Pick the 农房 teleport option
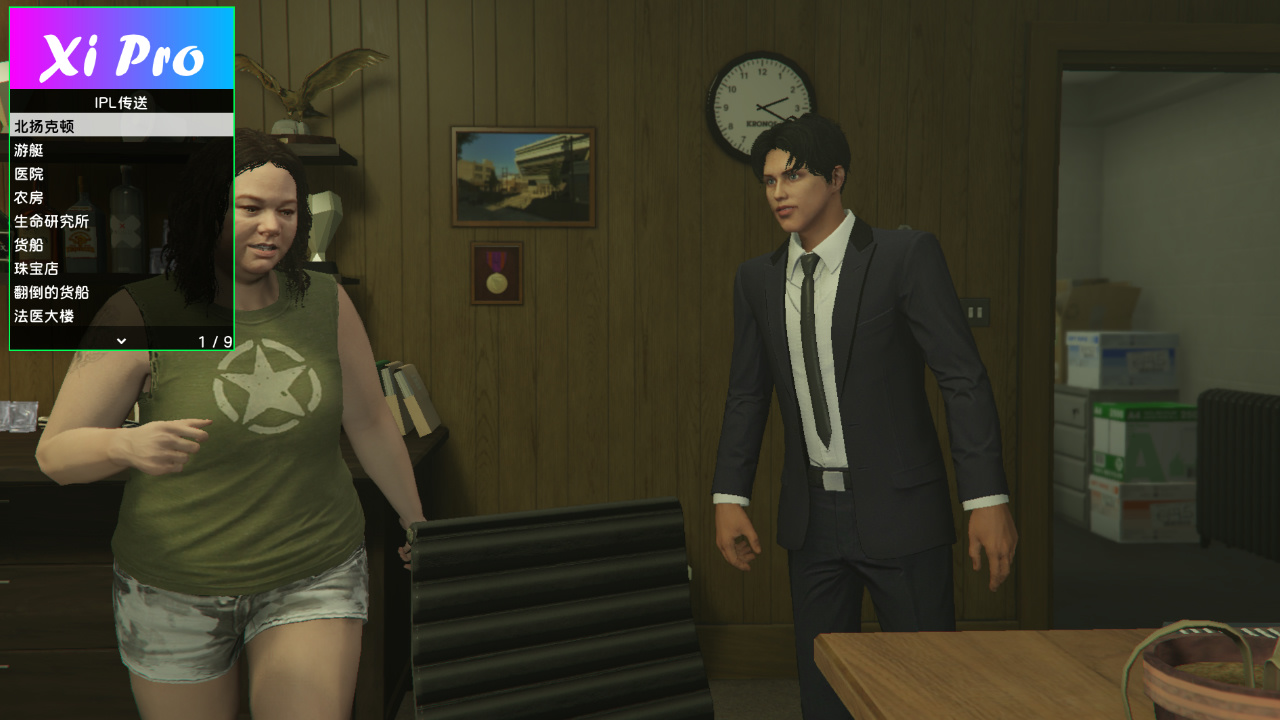Image resolution: width=1280 pixels, height=720 pixels. pyautogui.click(x=121, y=197)
